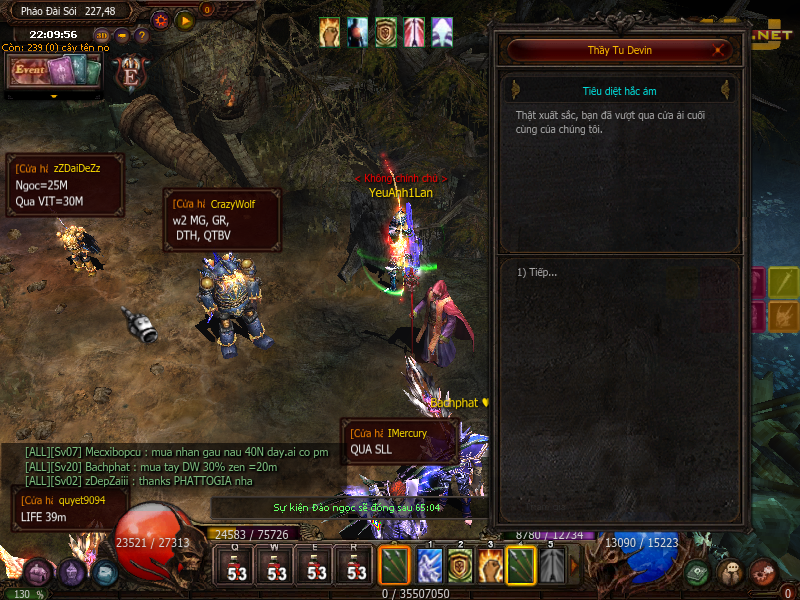
Task: Open the question mark help button
Action: (x=142, y=35)
